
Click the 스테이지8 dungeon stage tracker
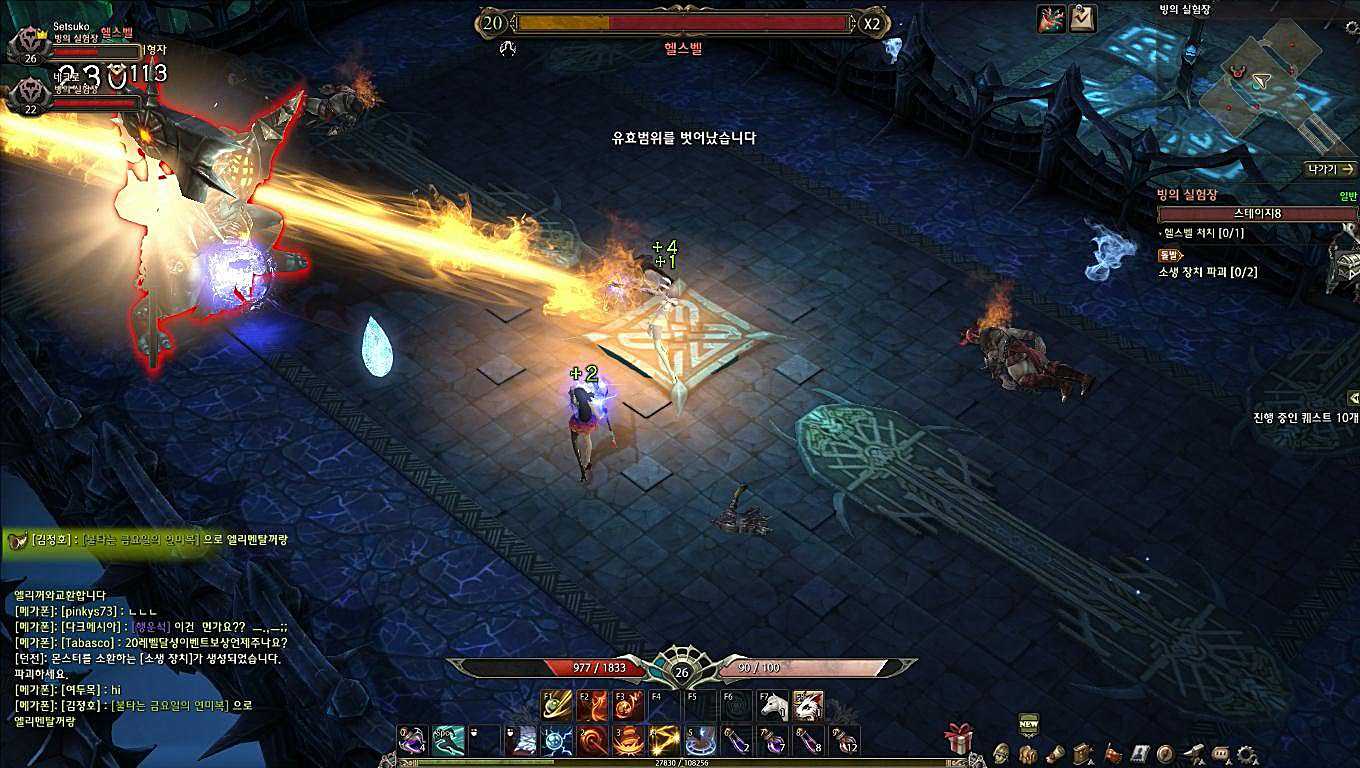click(1257, 213)
